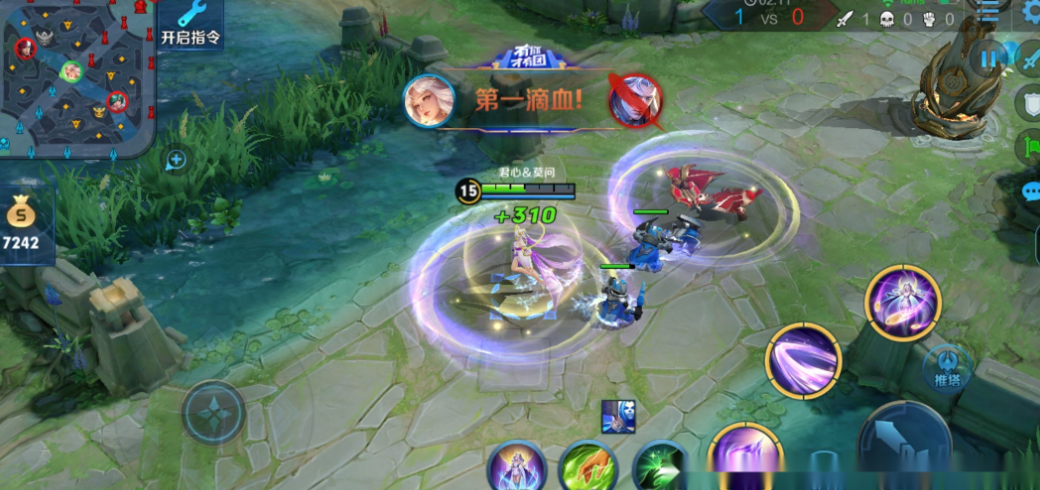Viewport: 1040px width, 490px height.
Task: Tap the 开启指令 wrench button
Action: point(190,24)
